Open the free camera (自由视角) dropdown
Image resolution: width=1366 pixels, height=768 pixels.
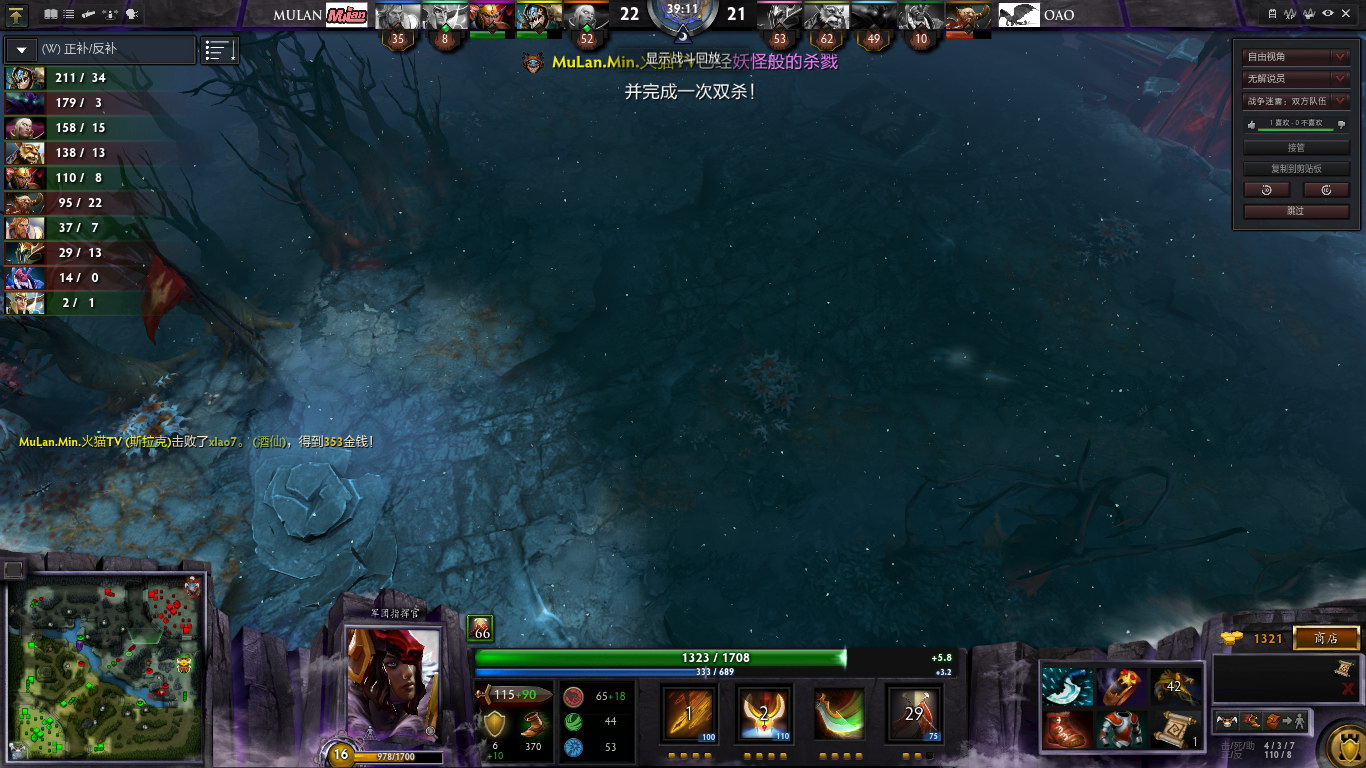click(1296, 57)
